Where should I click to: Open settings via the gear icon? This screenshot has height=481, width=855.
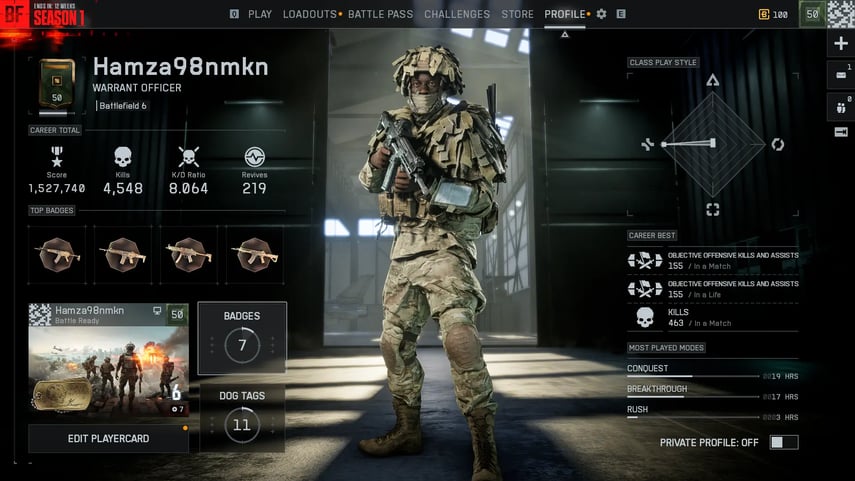(601, 14)
